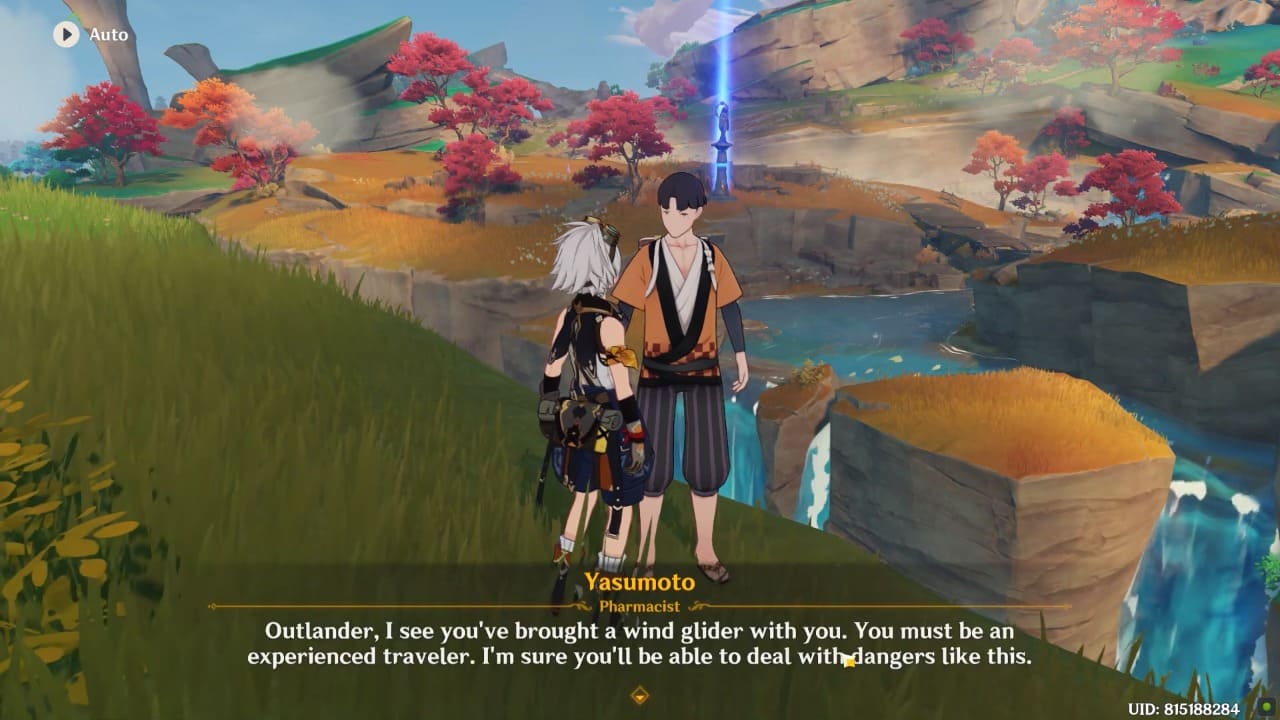
Task: Click the Auto button label
Action: [x=108, y=34]
